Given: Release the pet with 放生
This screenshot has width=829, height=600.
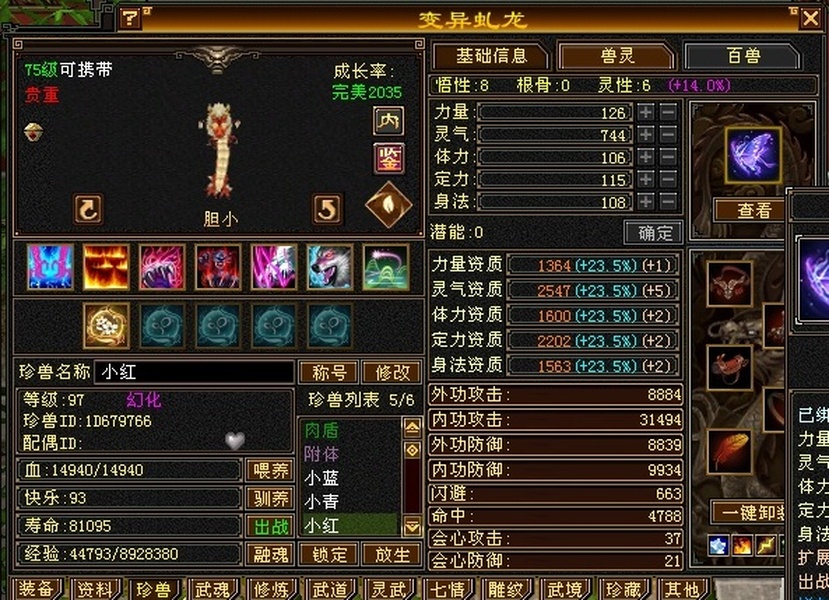Looking at the screenshot, I should (x=391, y=554).
